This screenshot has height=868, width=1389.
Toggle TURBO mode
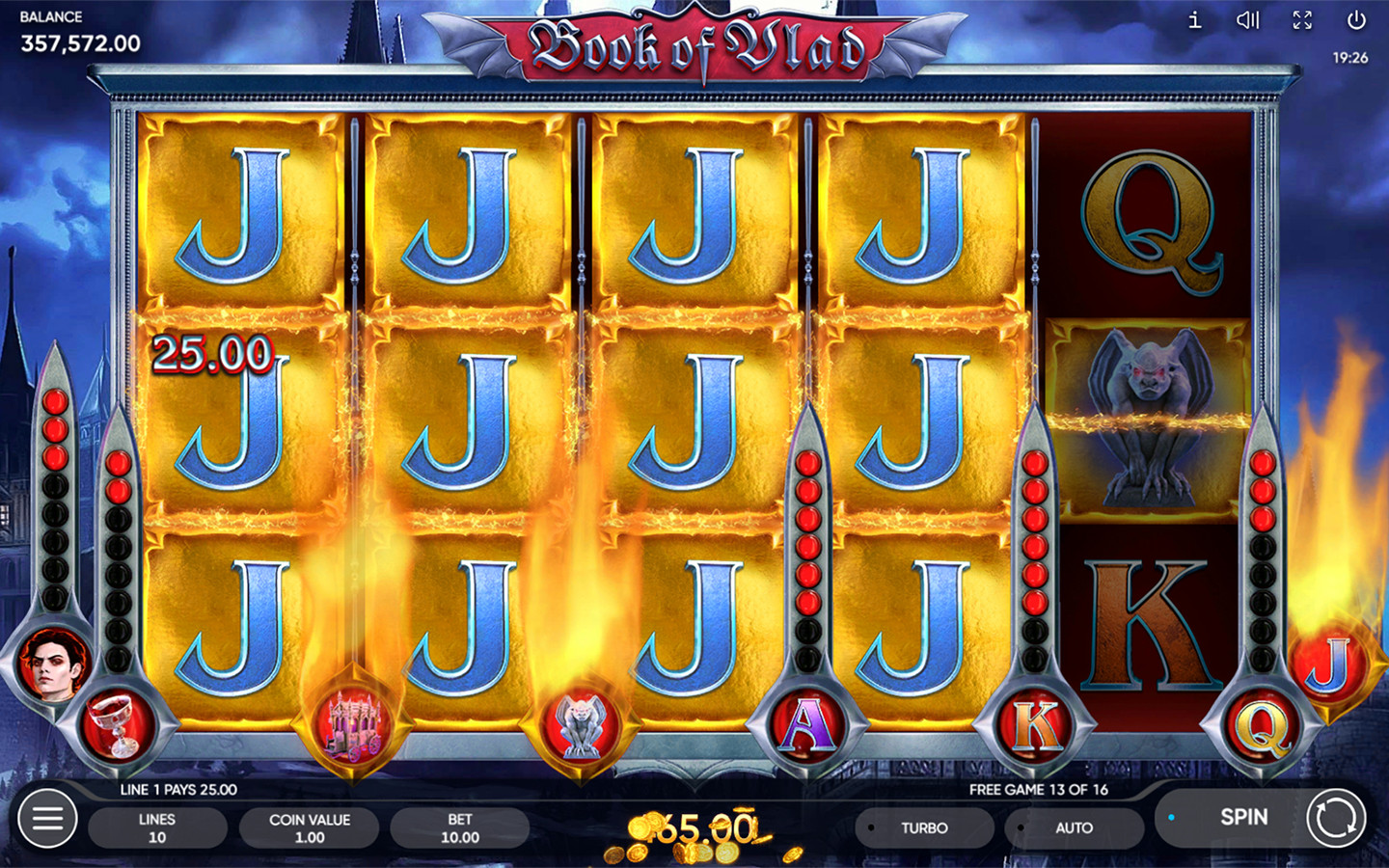923,827
